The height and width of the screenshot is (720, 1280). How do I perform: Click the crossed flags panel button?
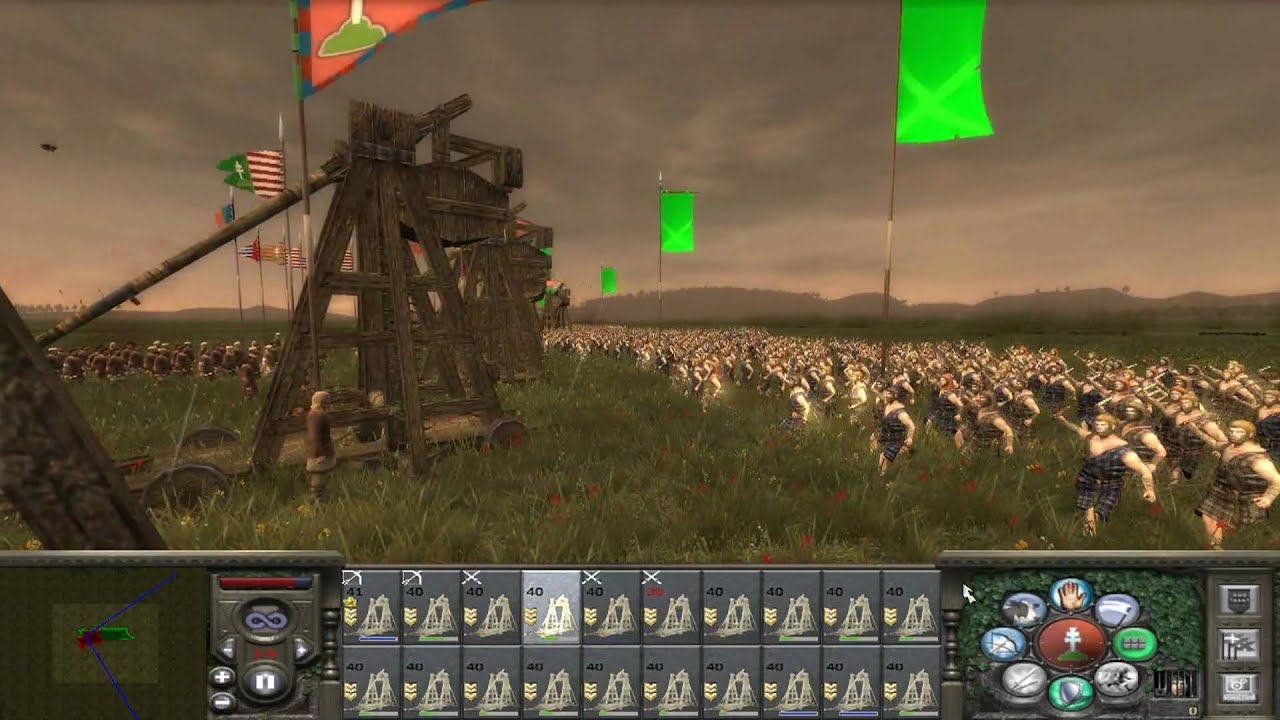[1237, 645]
